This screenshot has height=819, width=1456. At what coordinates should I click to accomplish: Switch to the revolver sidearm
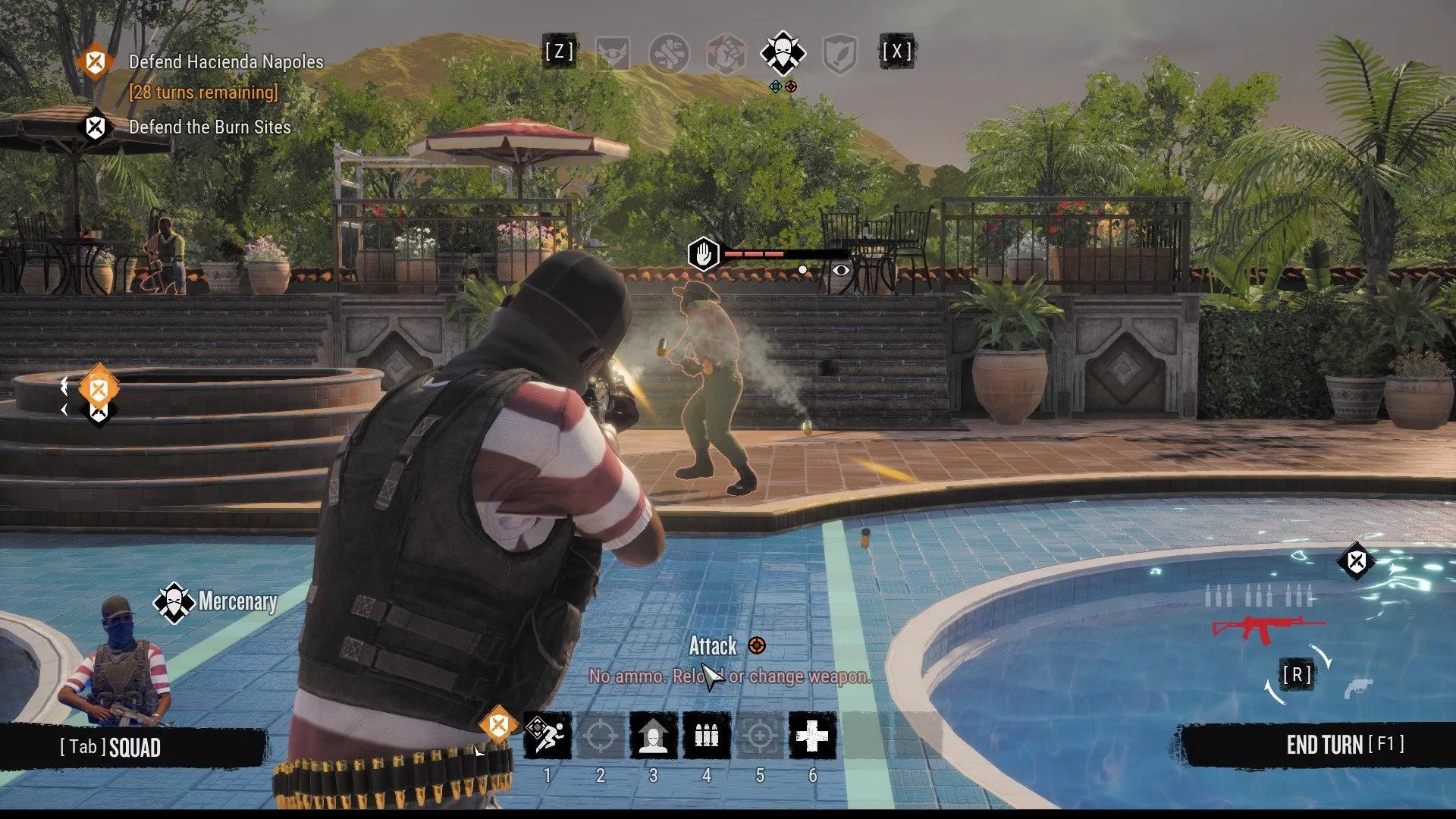[x=1357, y=689]
